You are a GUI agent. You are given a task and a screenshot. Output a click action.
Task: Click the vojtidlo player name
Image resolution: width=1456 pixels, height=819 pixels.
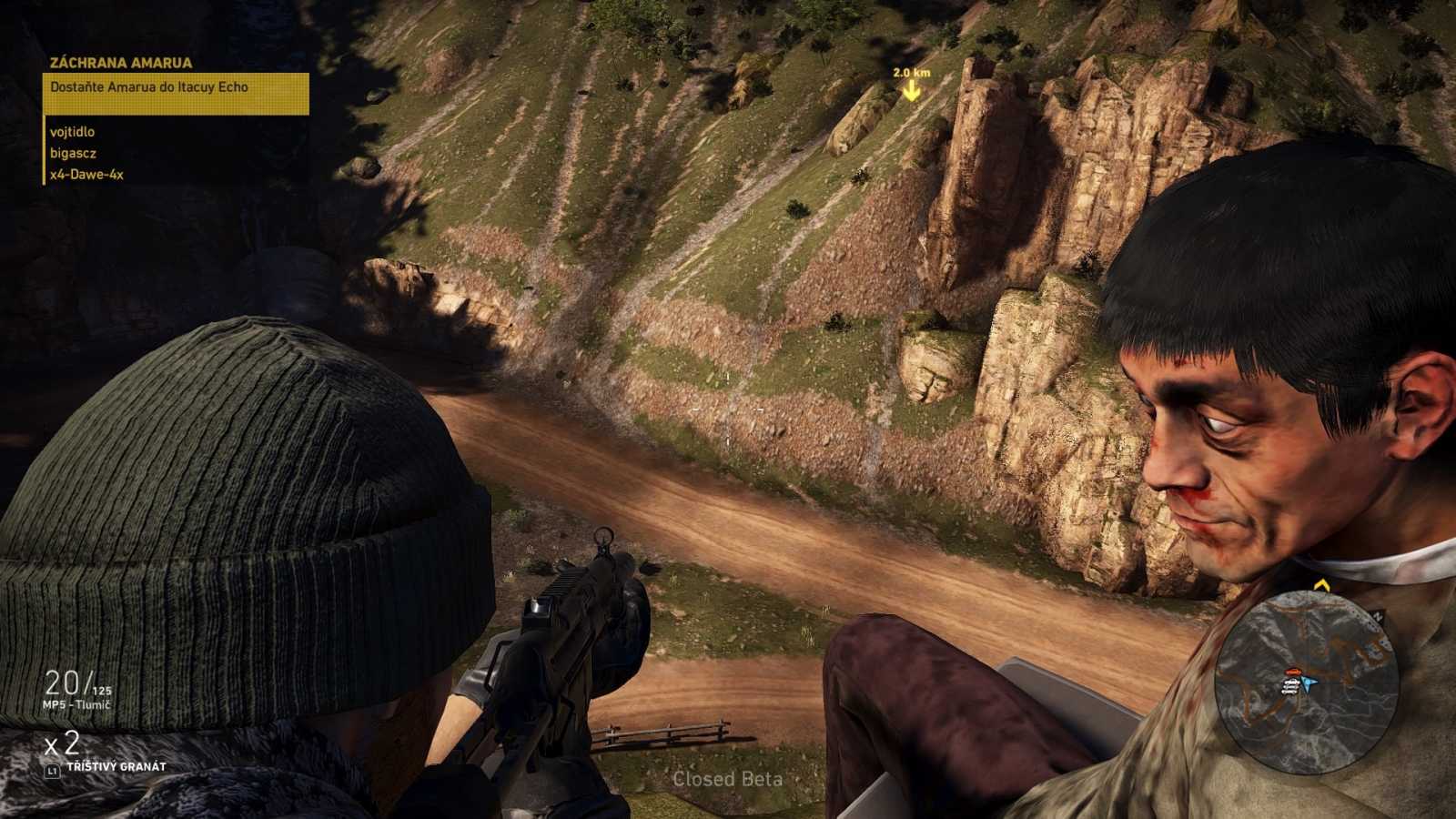[x=72, y=130]
